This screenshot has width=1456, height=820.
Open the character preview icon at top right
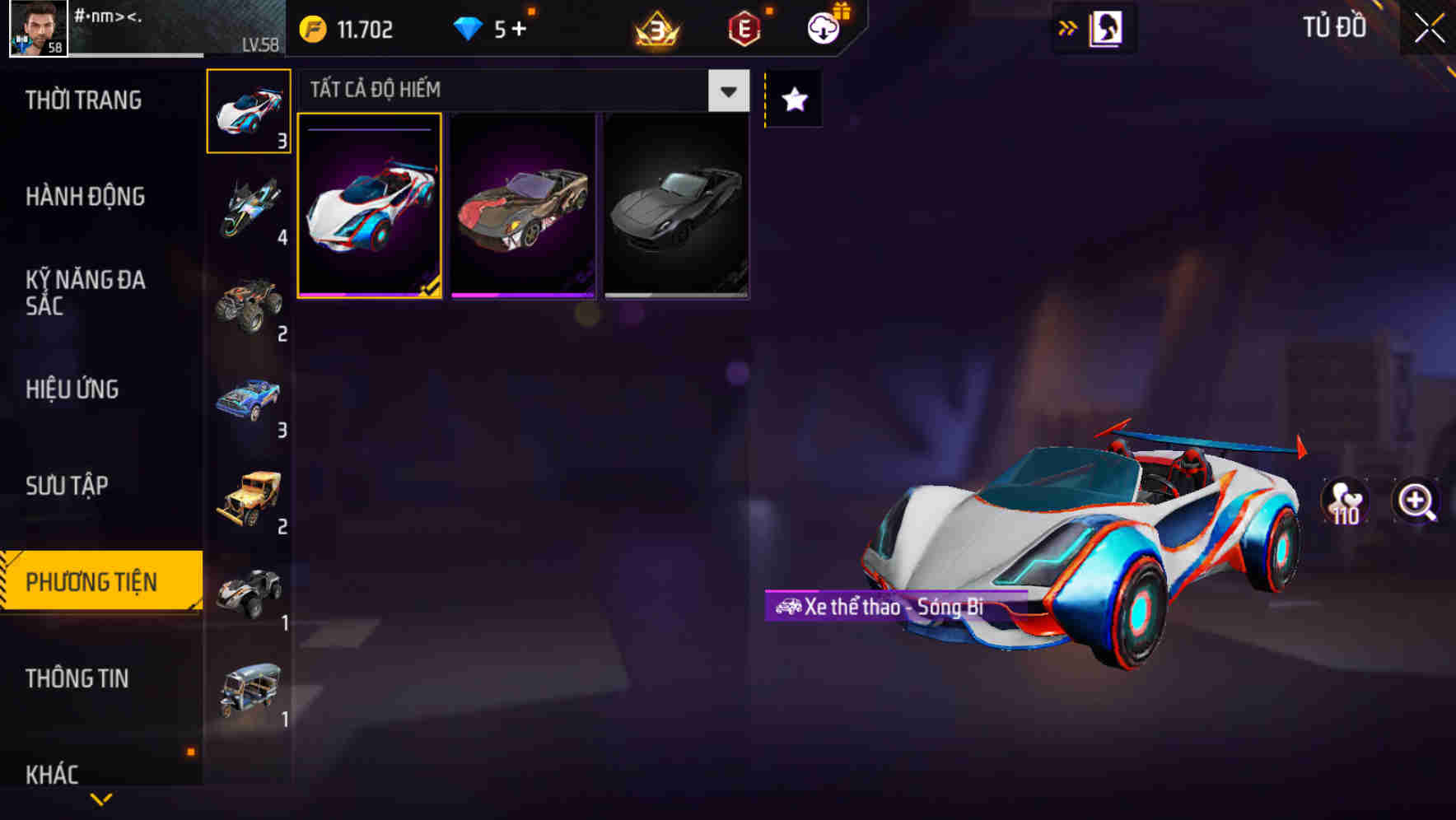[1104, 27]
